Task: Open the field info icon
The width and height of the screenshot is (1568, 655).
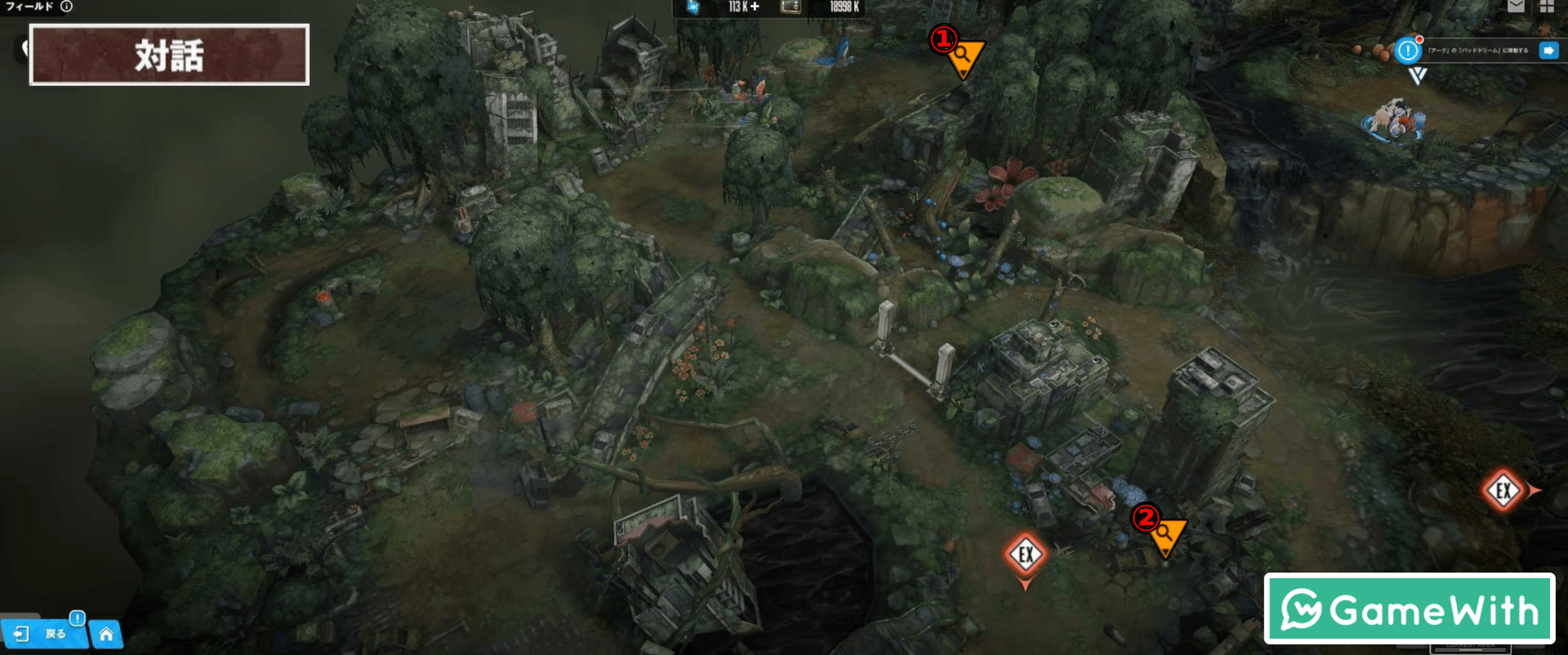Action: tap(67, 7)
